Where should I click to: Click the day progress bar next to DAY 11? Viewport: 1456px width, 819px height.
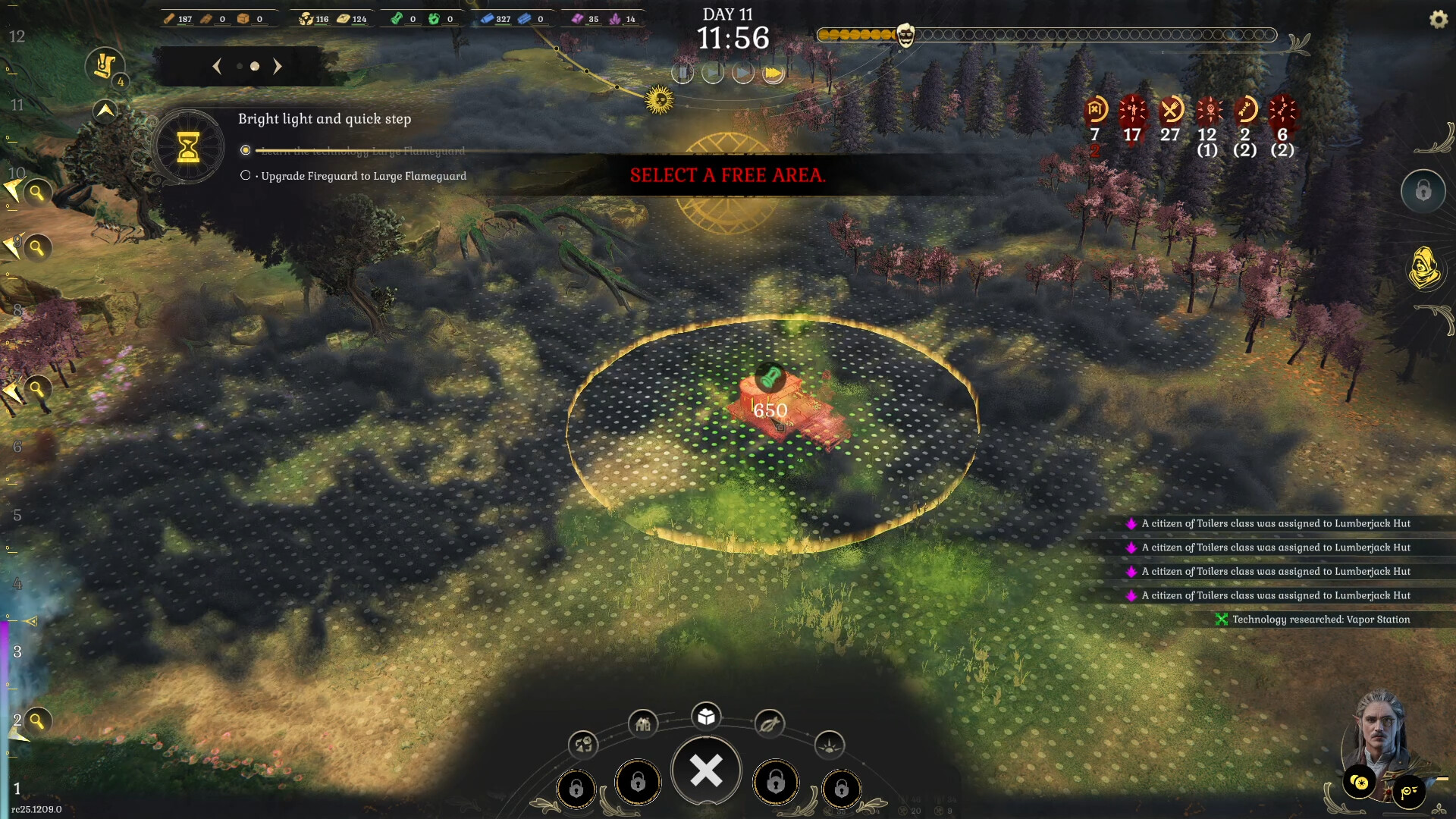click(1046, 34)
